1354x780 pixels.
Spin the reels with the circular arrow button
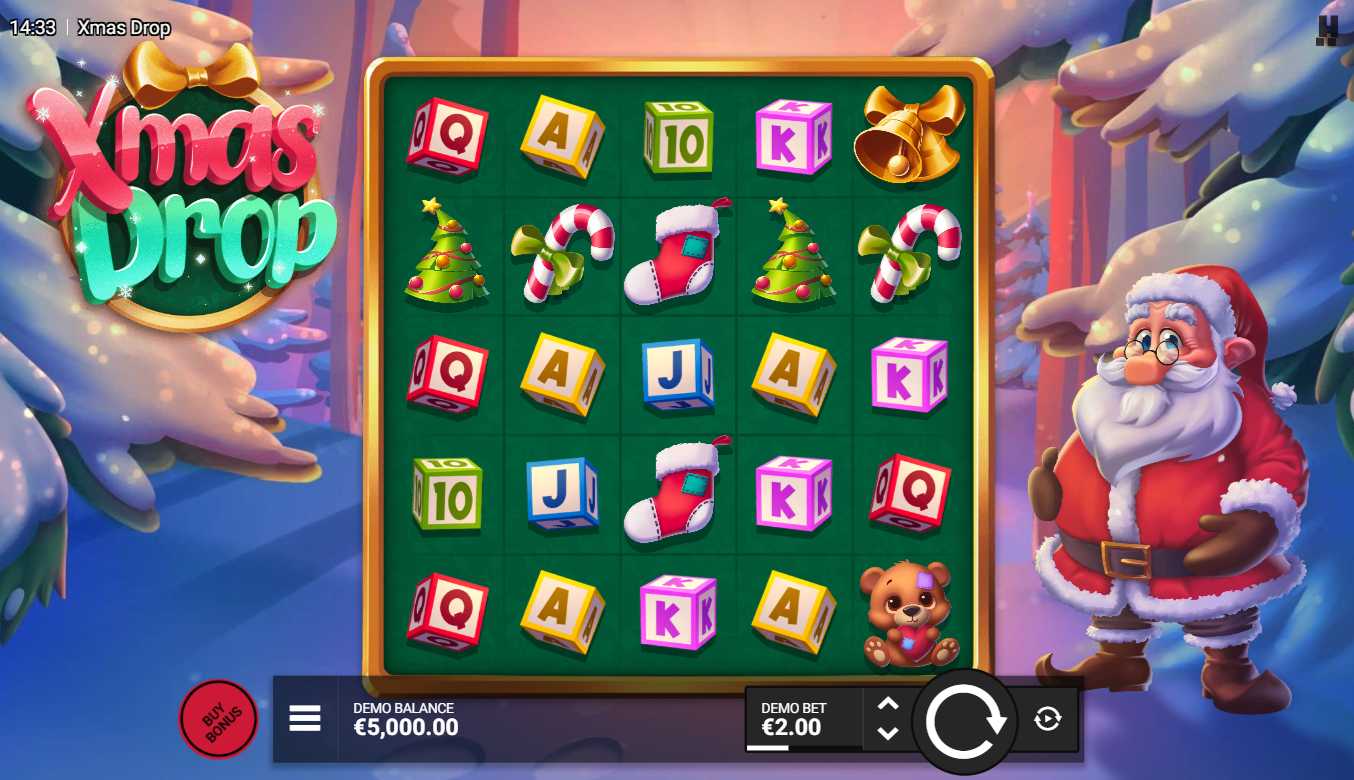965,720
